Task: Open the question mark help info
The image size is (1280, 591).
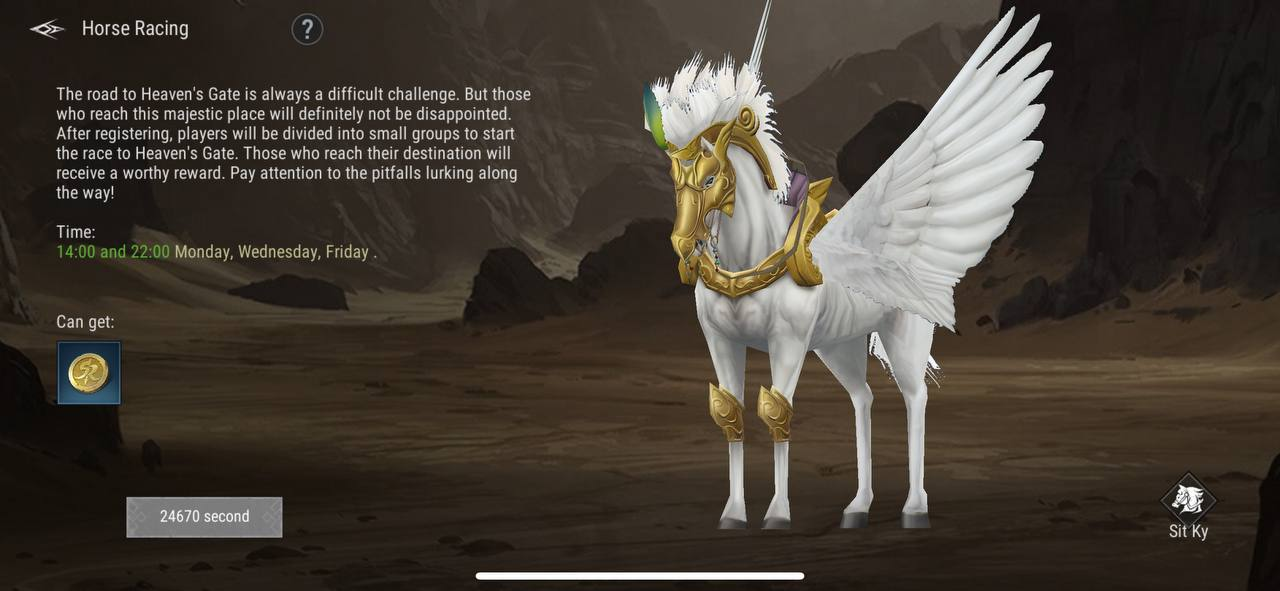Action: click(307, 29)
